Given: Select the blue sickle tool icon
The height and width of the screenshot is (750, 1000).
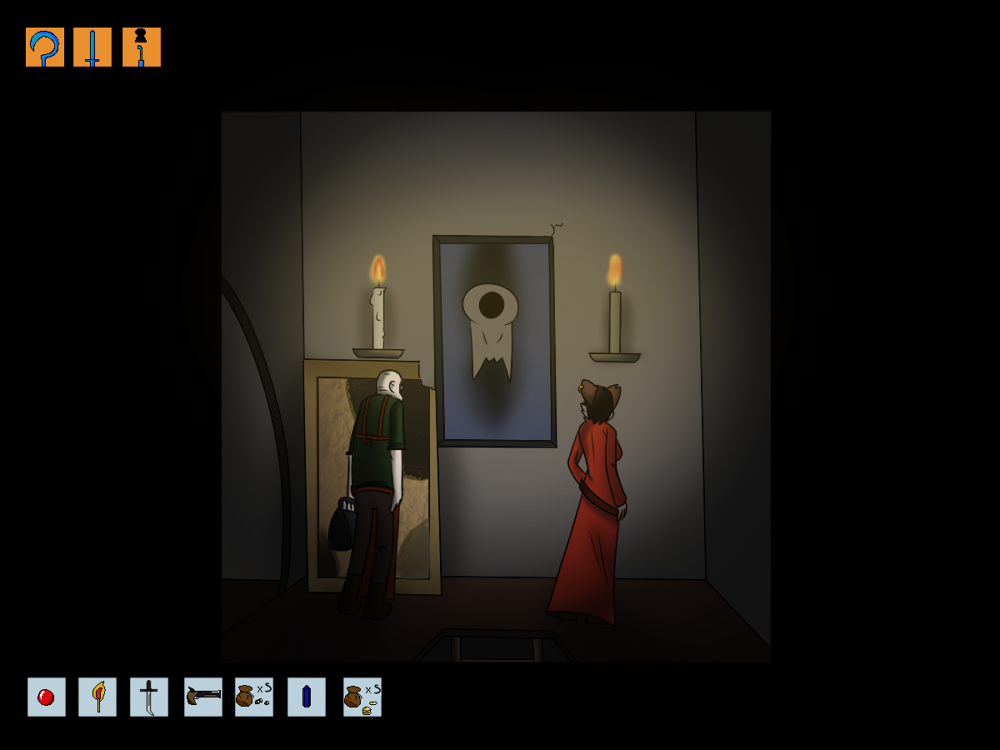Looking at the screenshot, I should point(45,47).
